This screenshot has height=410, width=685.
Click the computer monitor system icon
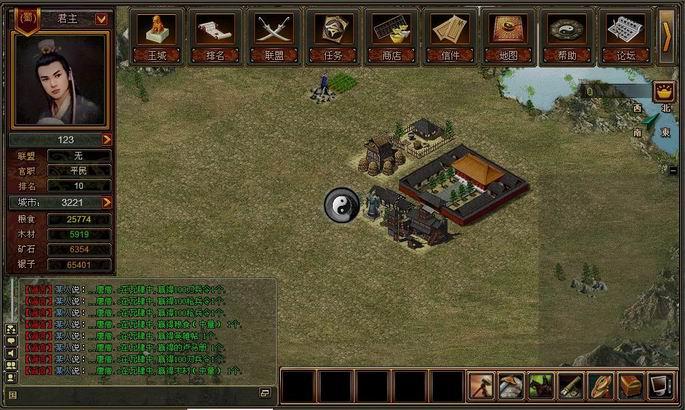point(659,386)
